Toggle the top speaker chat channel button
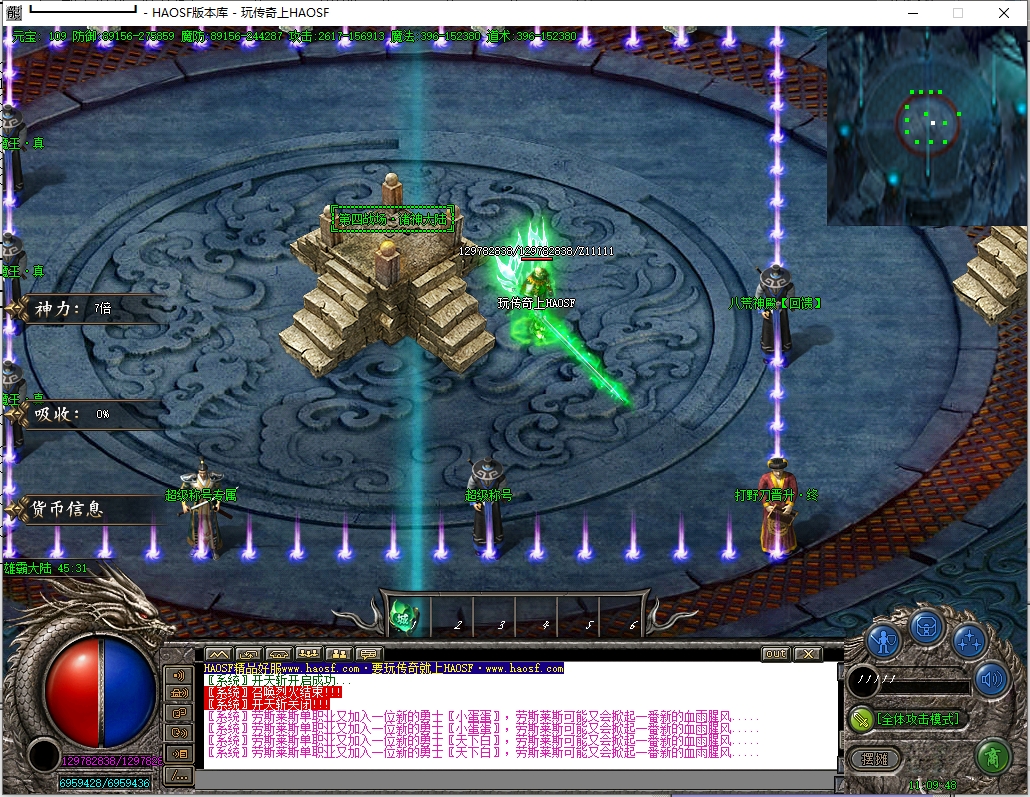Image resolution: width=1030 pixels, height=797 pixels. click(179, 675)
